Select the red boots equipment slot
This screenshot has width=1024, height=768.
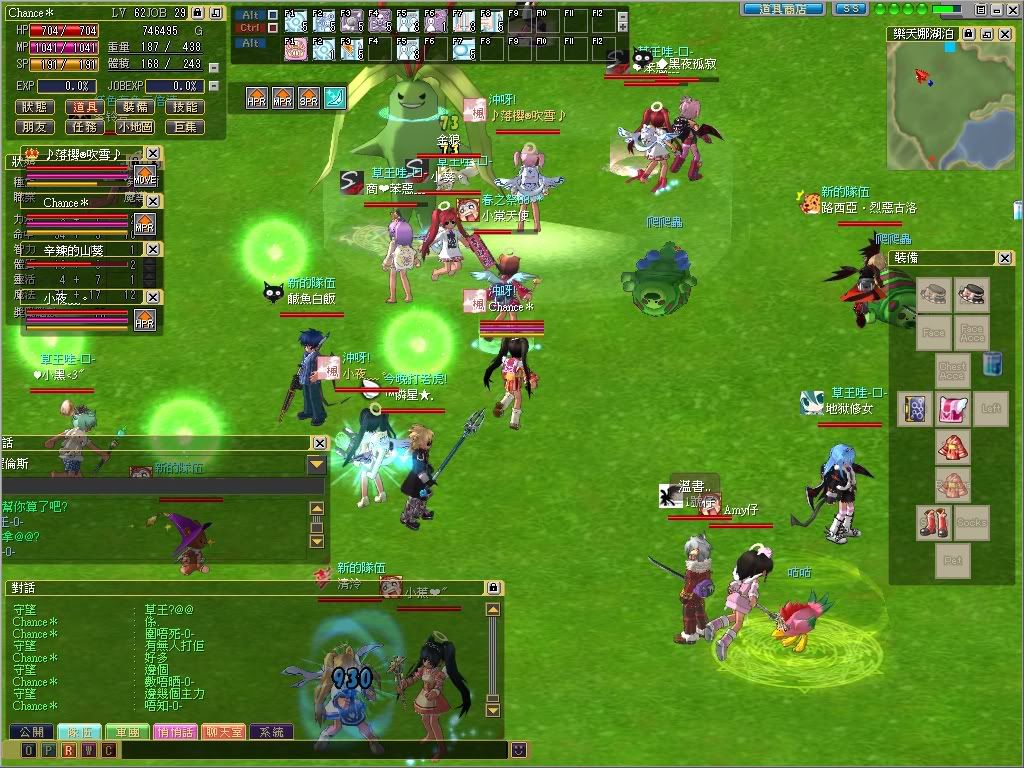933,522
